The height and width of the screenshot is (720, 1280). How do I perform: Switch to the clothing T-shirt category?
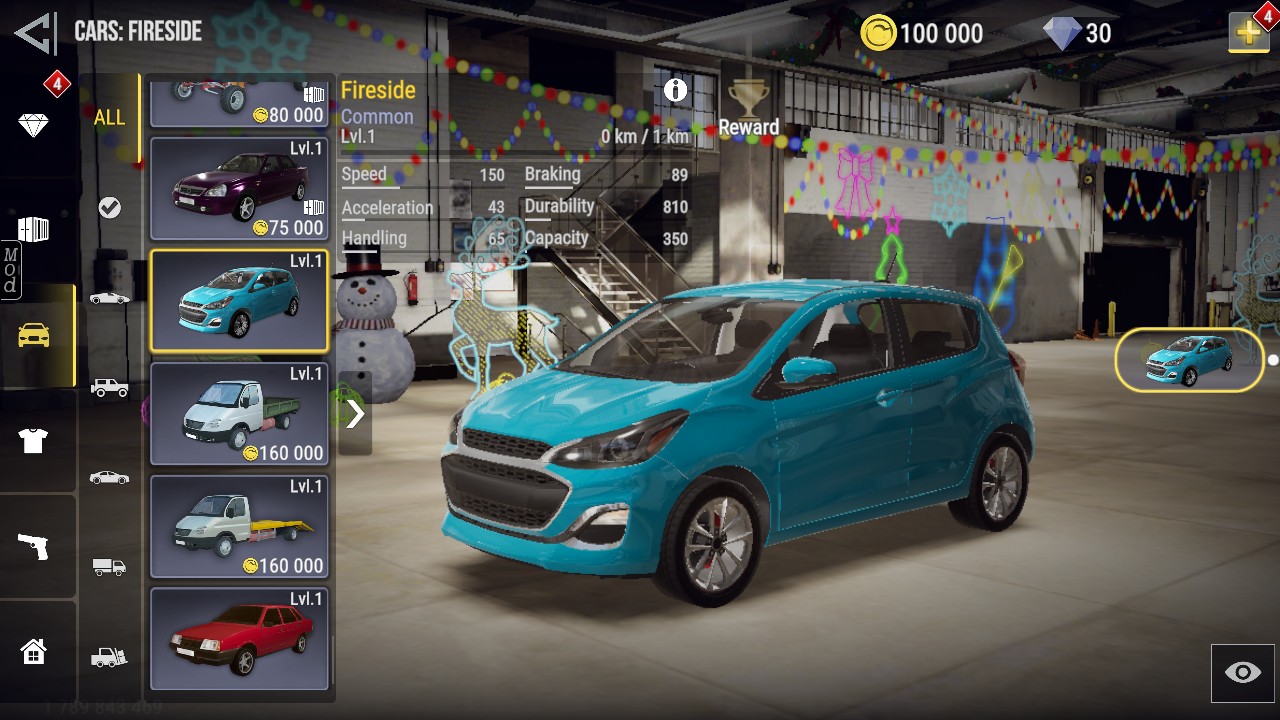(33, 440)
